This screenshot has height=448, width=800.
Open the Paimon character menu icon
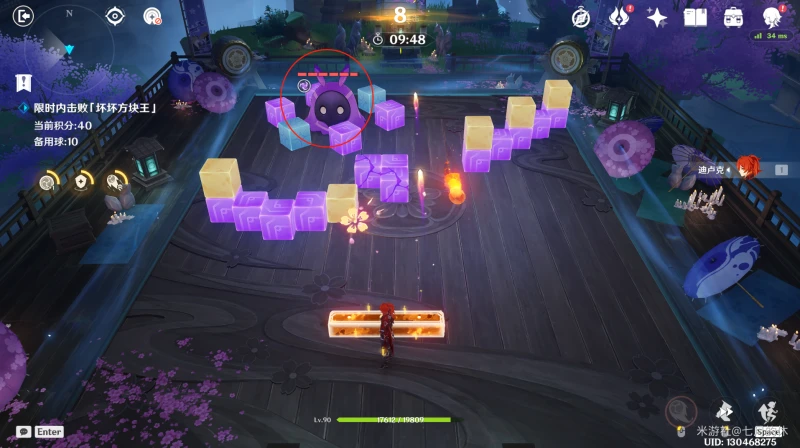(771, 17)
